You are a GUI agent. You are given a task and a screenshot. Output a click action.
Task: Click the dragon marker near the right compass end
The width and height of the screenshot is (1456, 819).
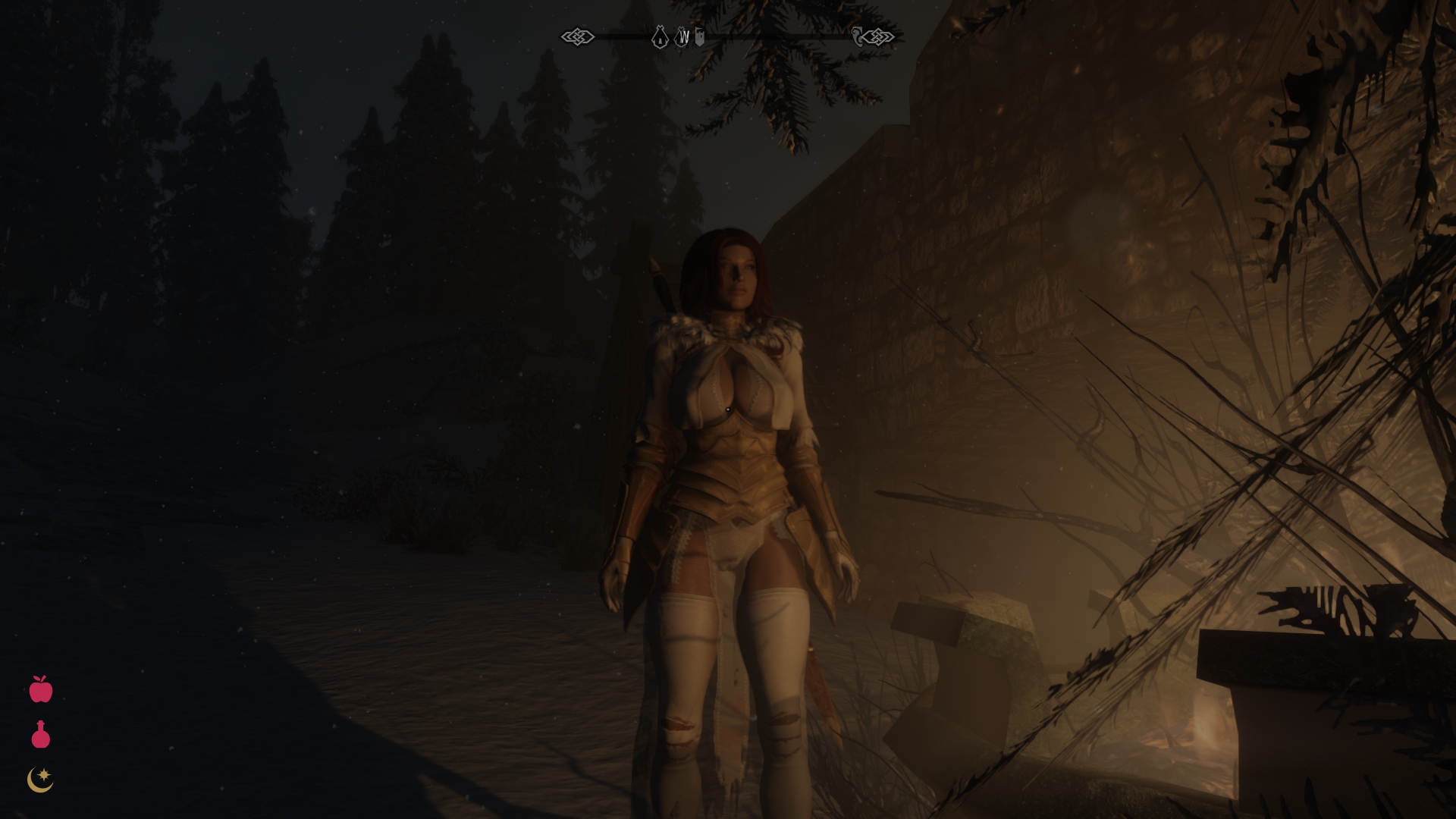click(858, 35)
